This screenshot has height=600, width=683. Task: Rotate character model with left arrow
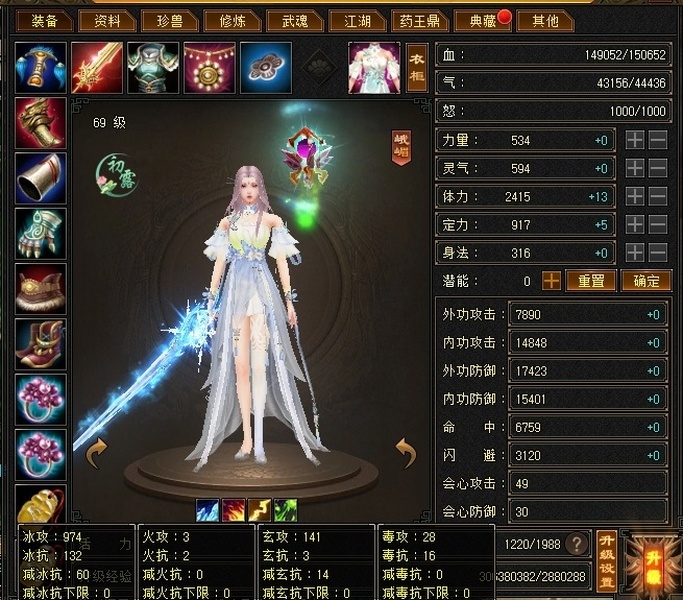click(98, 452)
